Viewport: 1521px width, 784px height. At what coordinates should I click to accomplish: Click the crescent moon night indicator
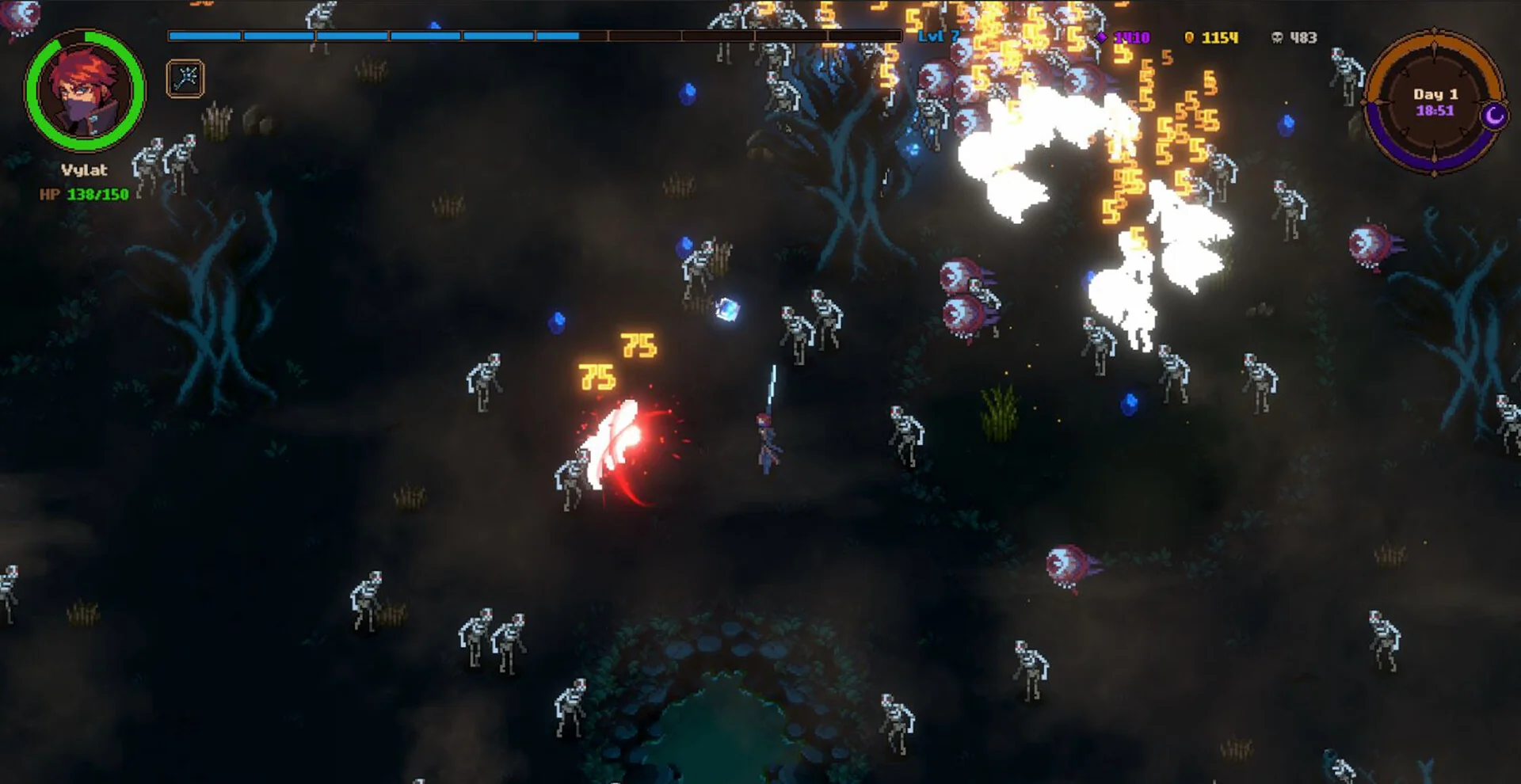click(x=1494, y=116)
